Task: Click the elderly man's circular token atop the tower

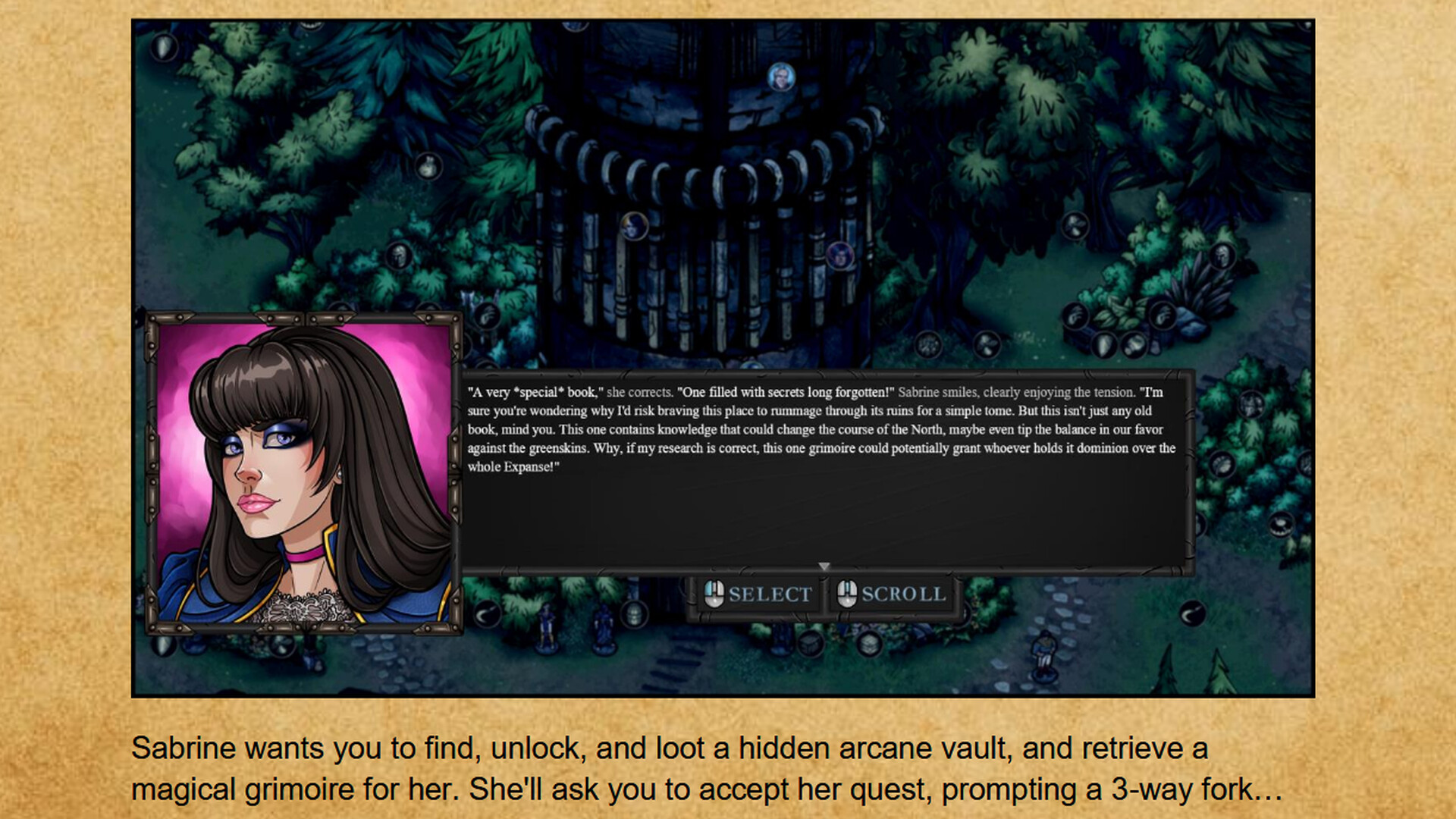Action: [782, 76]
